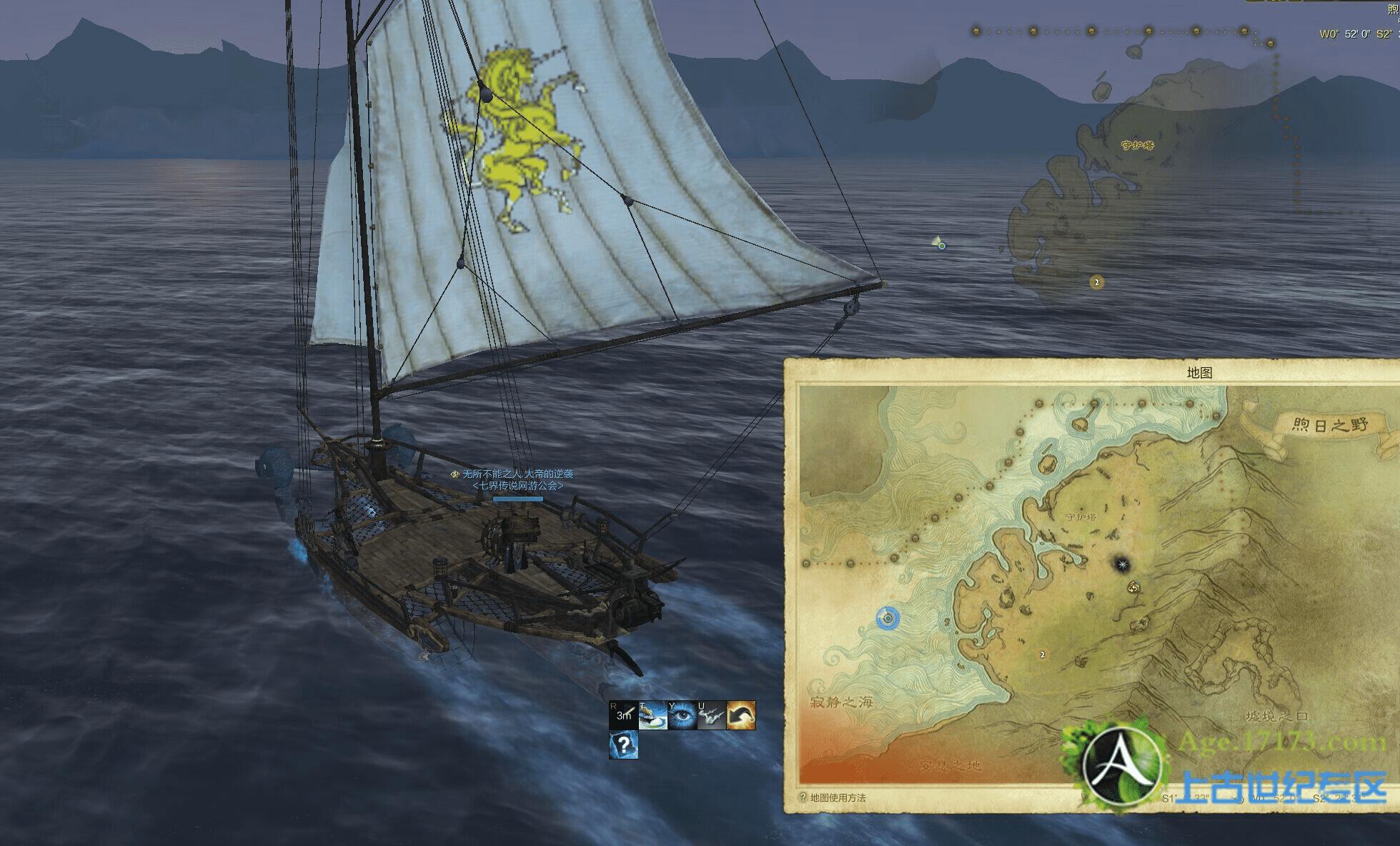The image size is (1400, 846).
Task: Click the question mark skill icon
Action: pos(624,745)
